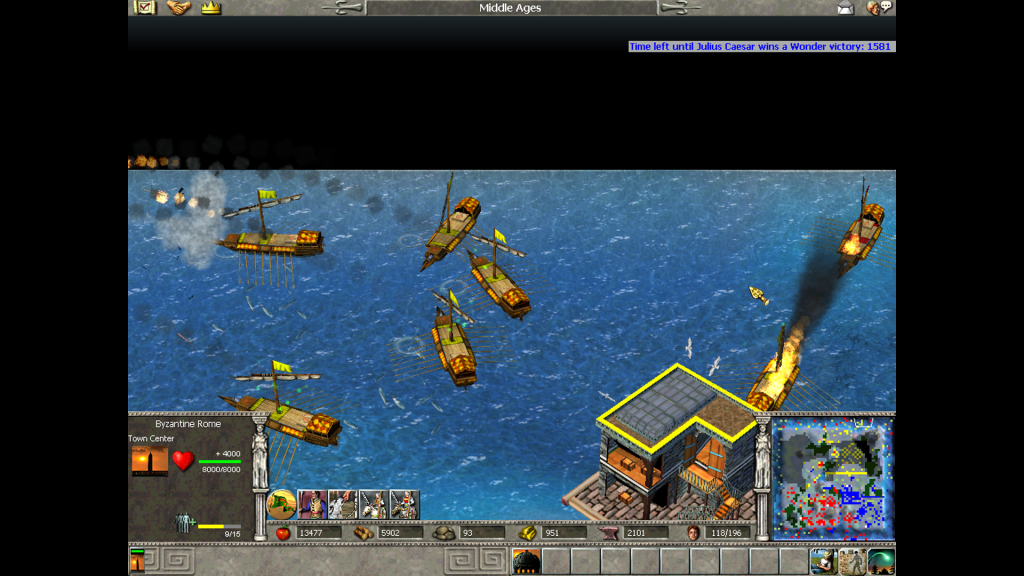Open the checklist scenario objectives icon

click(x=144, y=8)
